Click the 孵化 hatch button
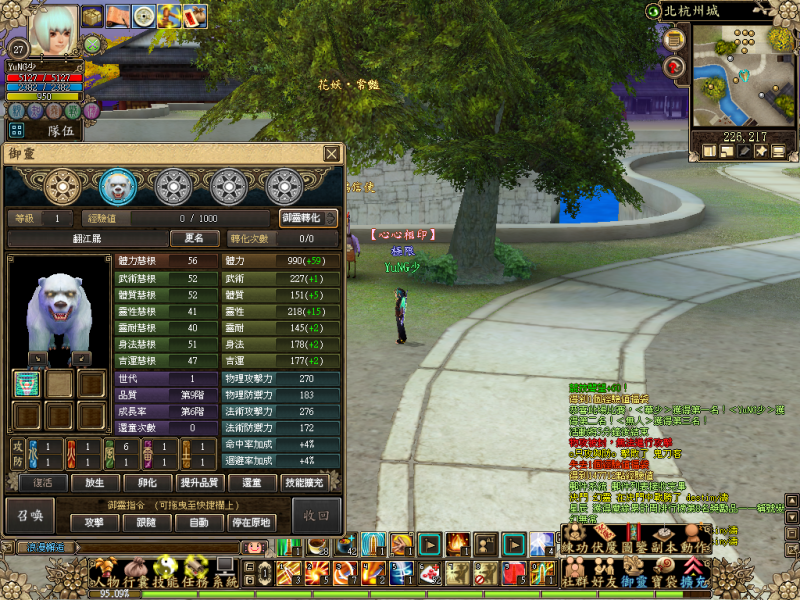Image resolution: width=800 pixels, height=600 pixels. (147, 483)
